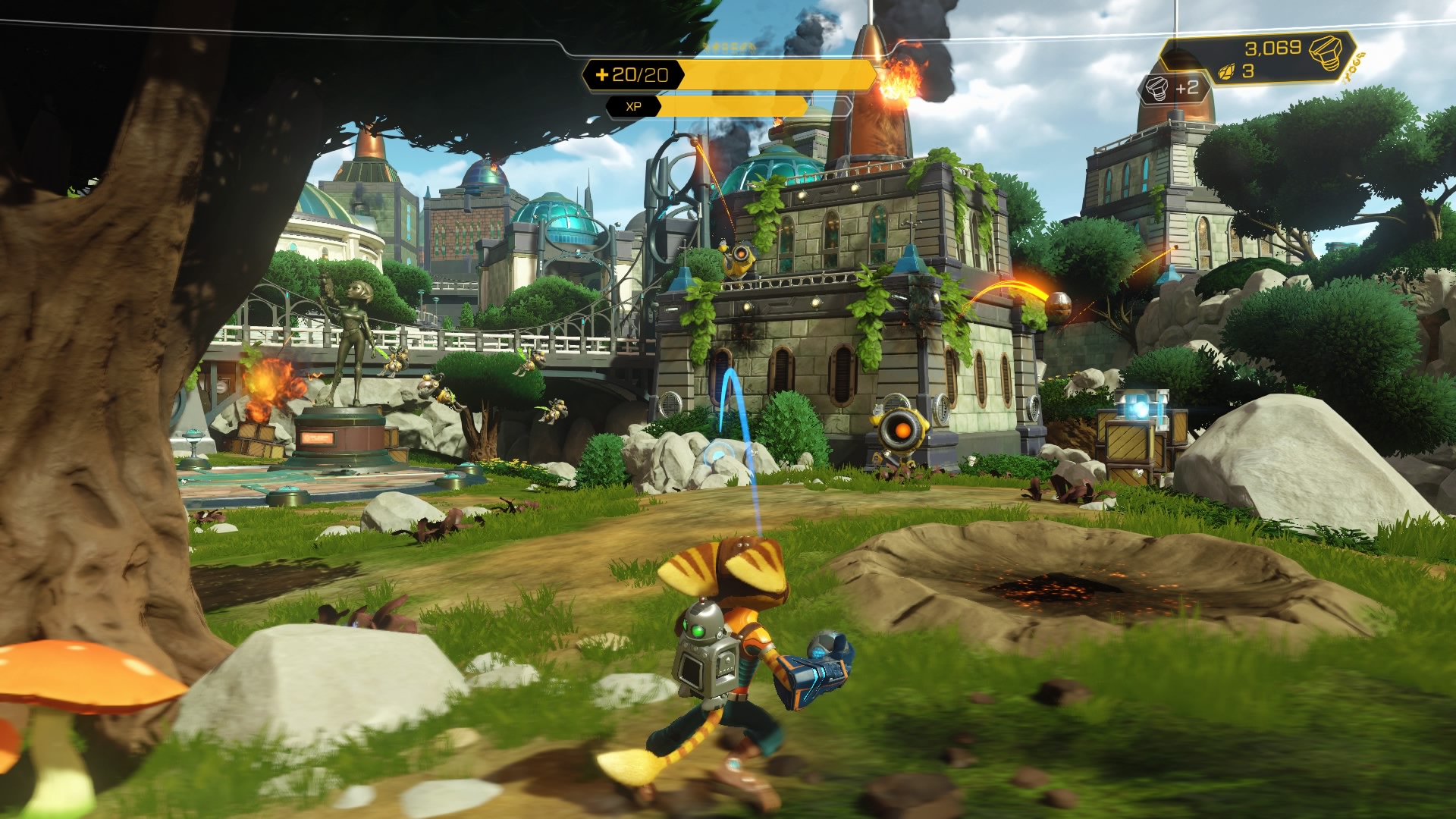Image resolution: width=1456 pixels, height=819 pixels.
Task: Click the grey bolt pickup notification icon
Action: click(x=1158, y=89)
